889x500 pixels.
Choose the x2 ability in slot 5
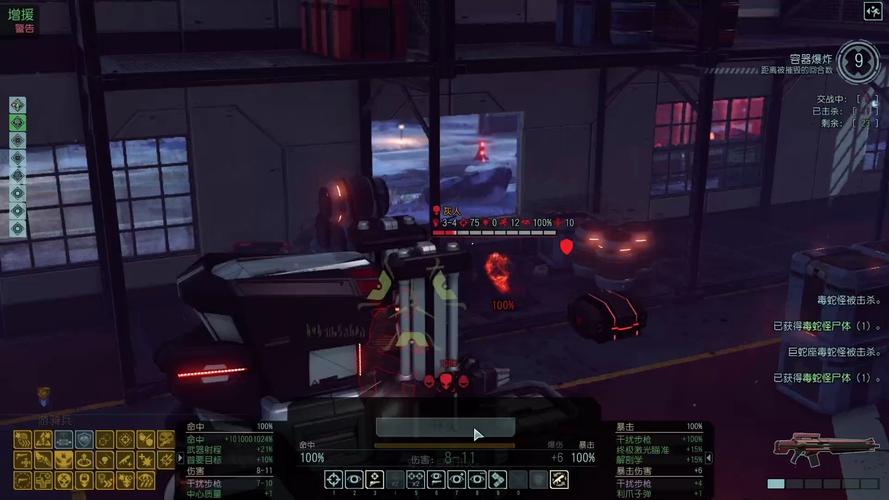coord(415,480)
